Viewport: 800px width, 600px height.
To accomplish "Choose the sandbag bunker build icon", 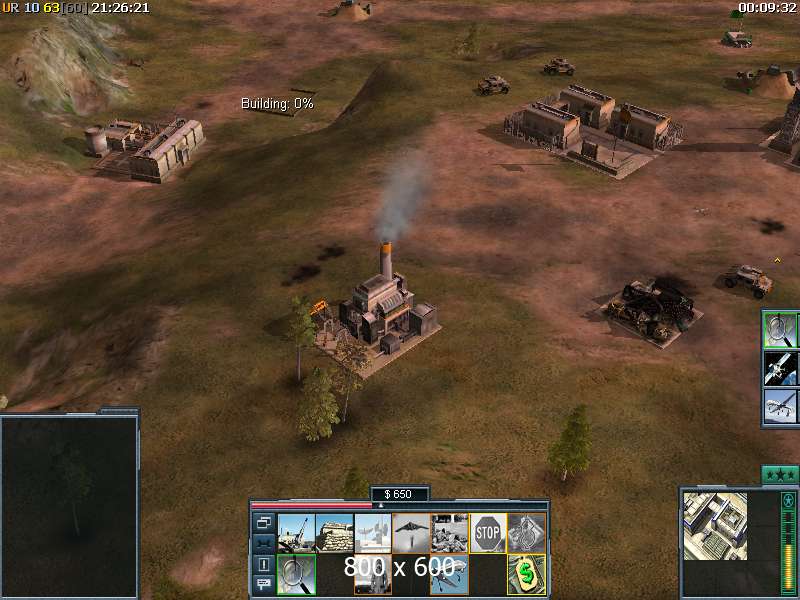I will click(335, 533).
